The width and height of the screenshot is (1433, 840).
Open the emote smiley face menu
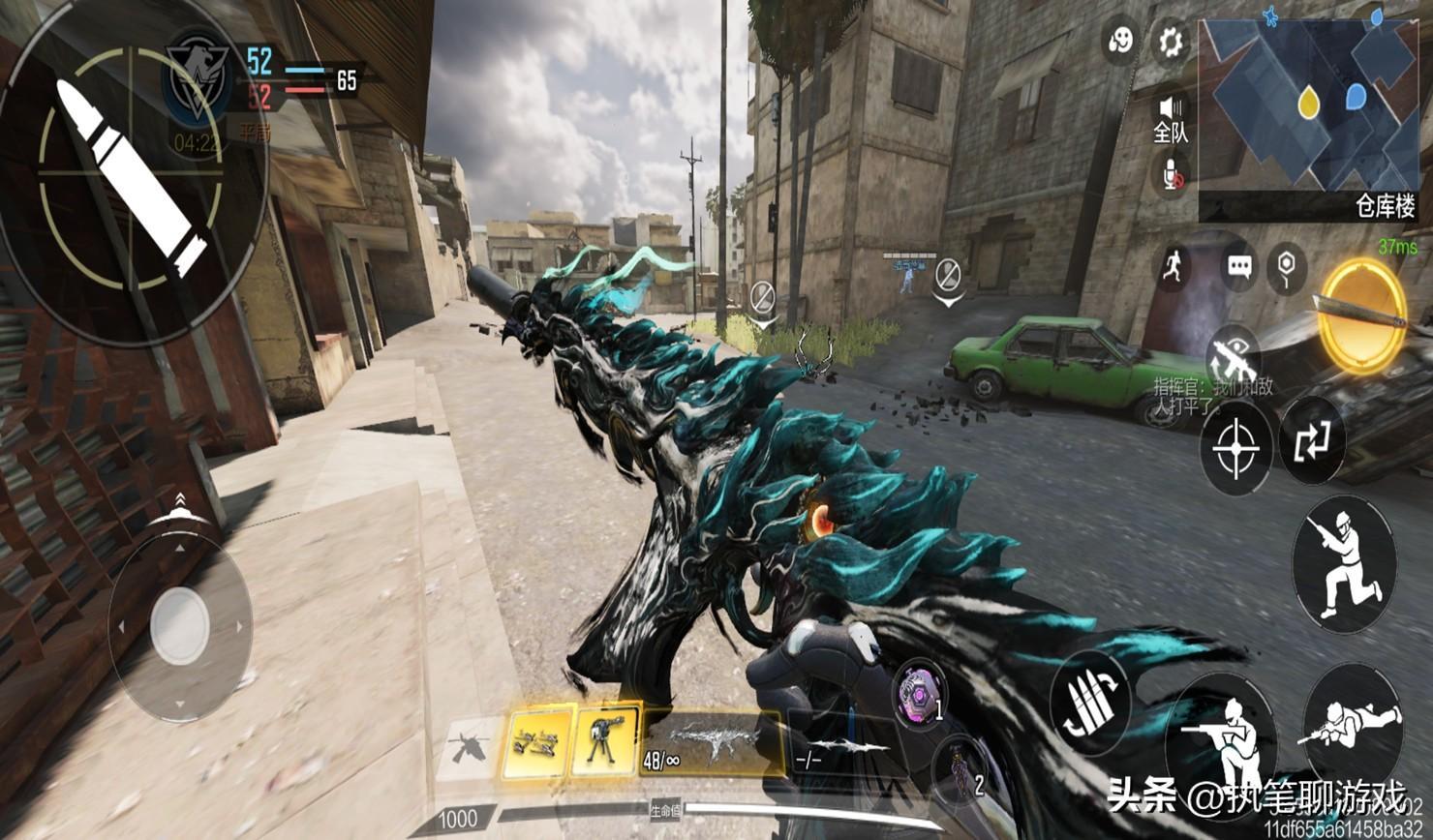[x=1121, y=42]
